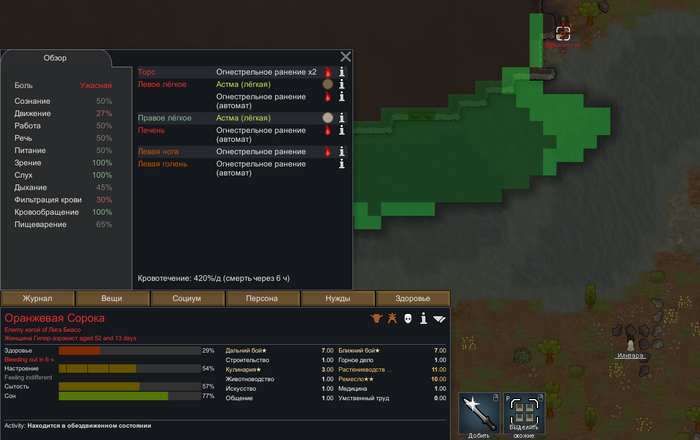Screen dimensions: 700x440
Task: Click the info icon beside the skull icon
Action: coord(423,319)
